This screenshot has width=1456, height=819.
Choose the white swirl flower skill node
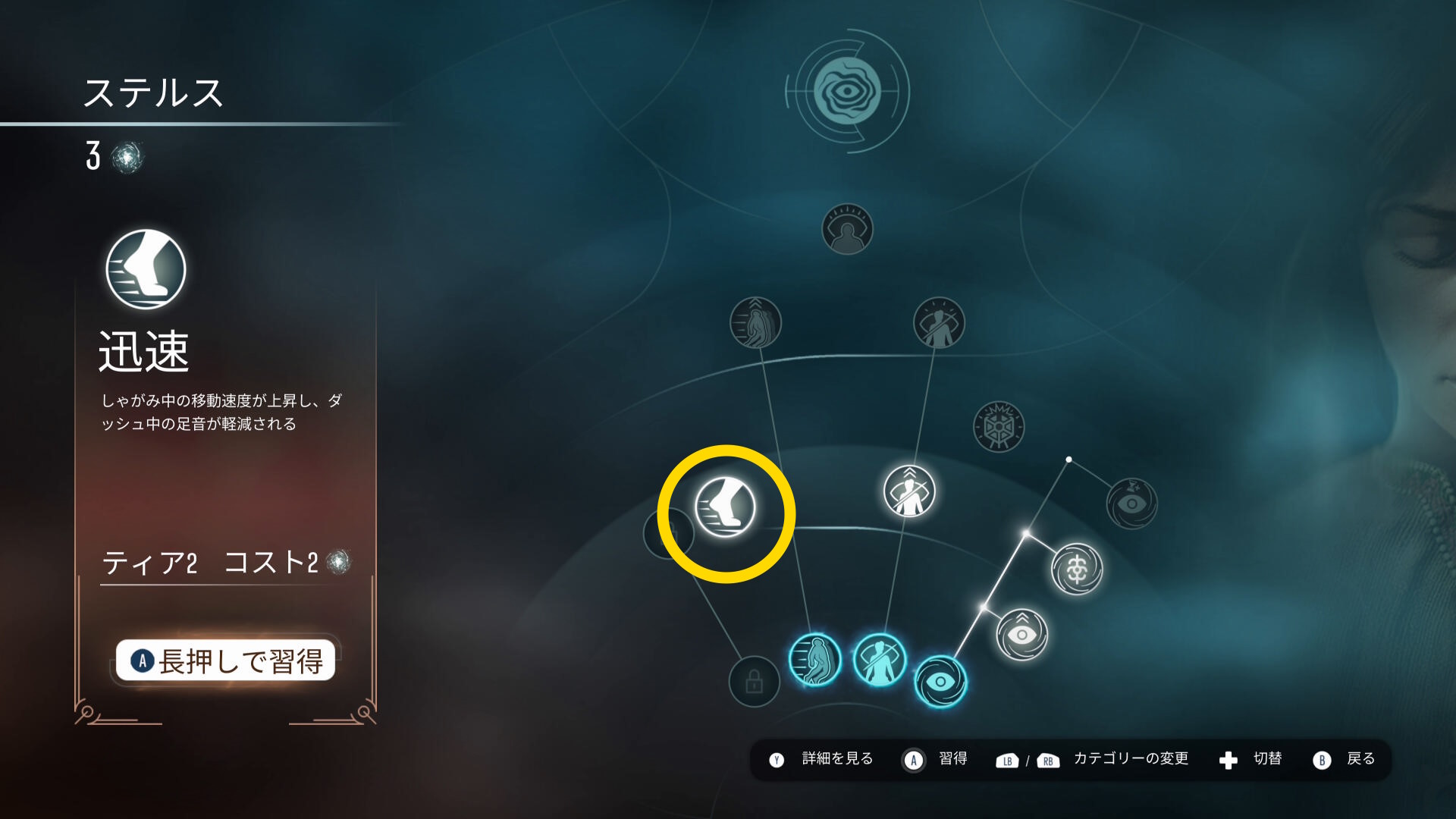(1077, 569)
